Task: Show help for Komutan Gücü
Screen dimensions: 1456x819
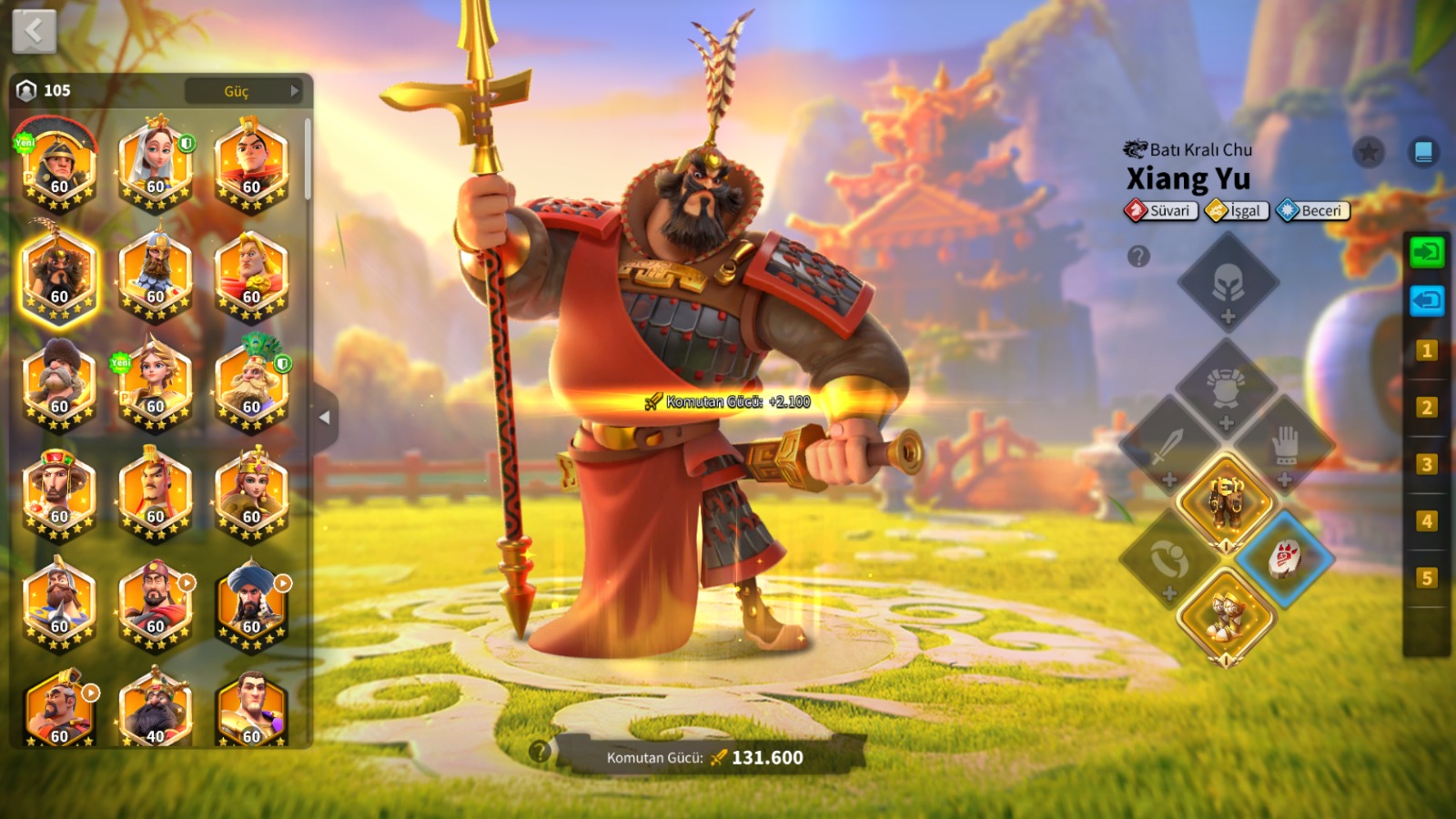Action: (x=540, y=751)
